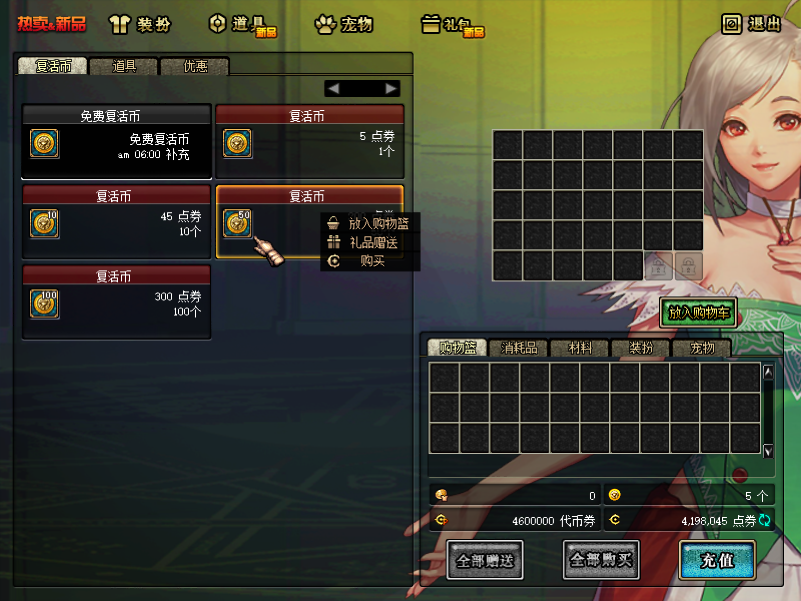Choose 购买 in the context menu
Image resolution: width=801 pixels, height=601 pixels.
tap(372, 261)
